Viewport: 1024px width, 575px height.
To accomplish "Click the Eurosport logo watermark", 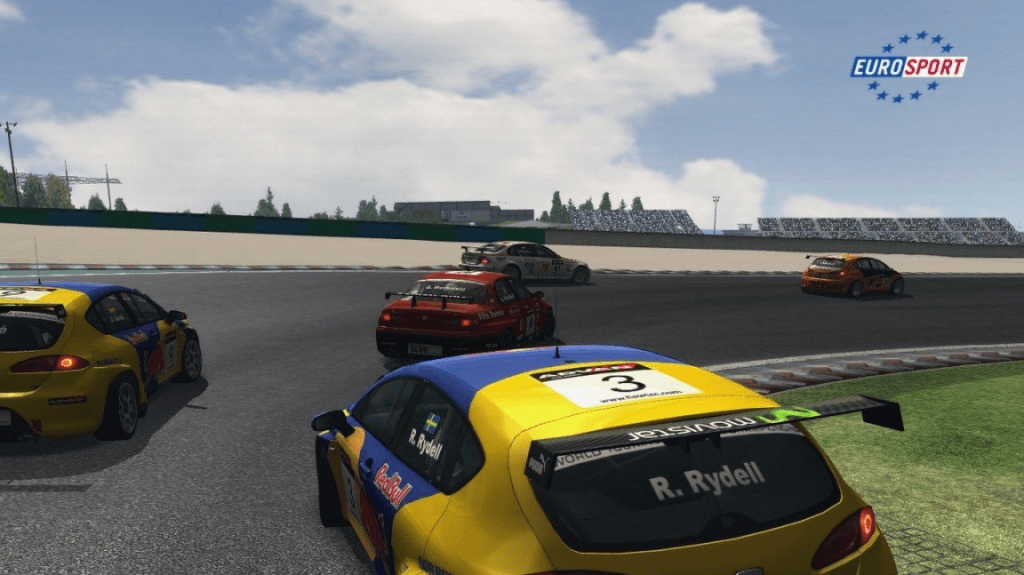I will point(908,67).
